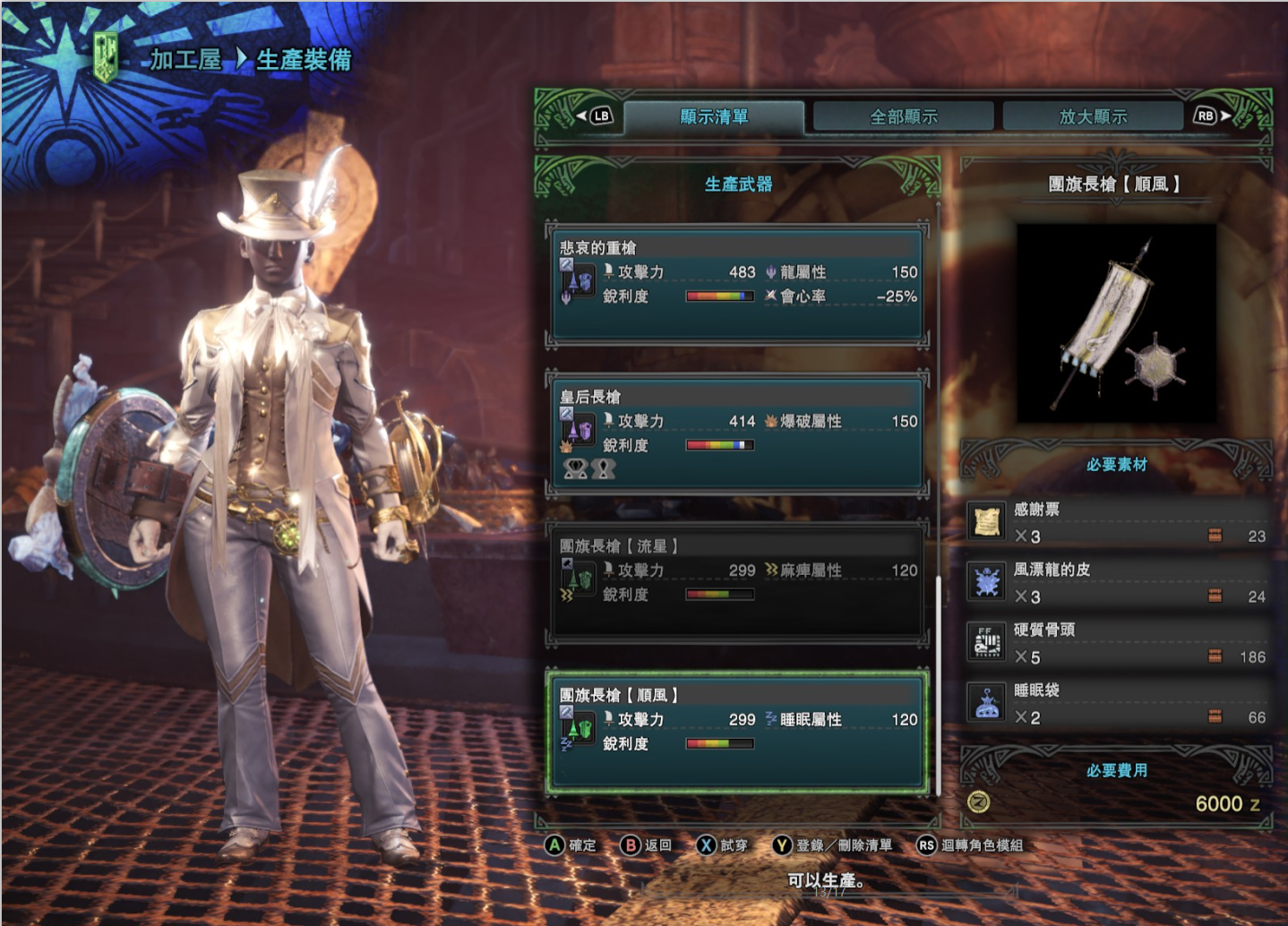View the 園旗長槍【順風】 weapon preview image
The width and height of the screenshot is (1288, 926).
[x=1116, y=323]
